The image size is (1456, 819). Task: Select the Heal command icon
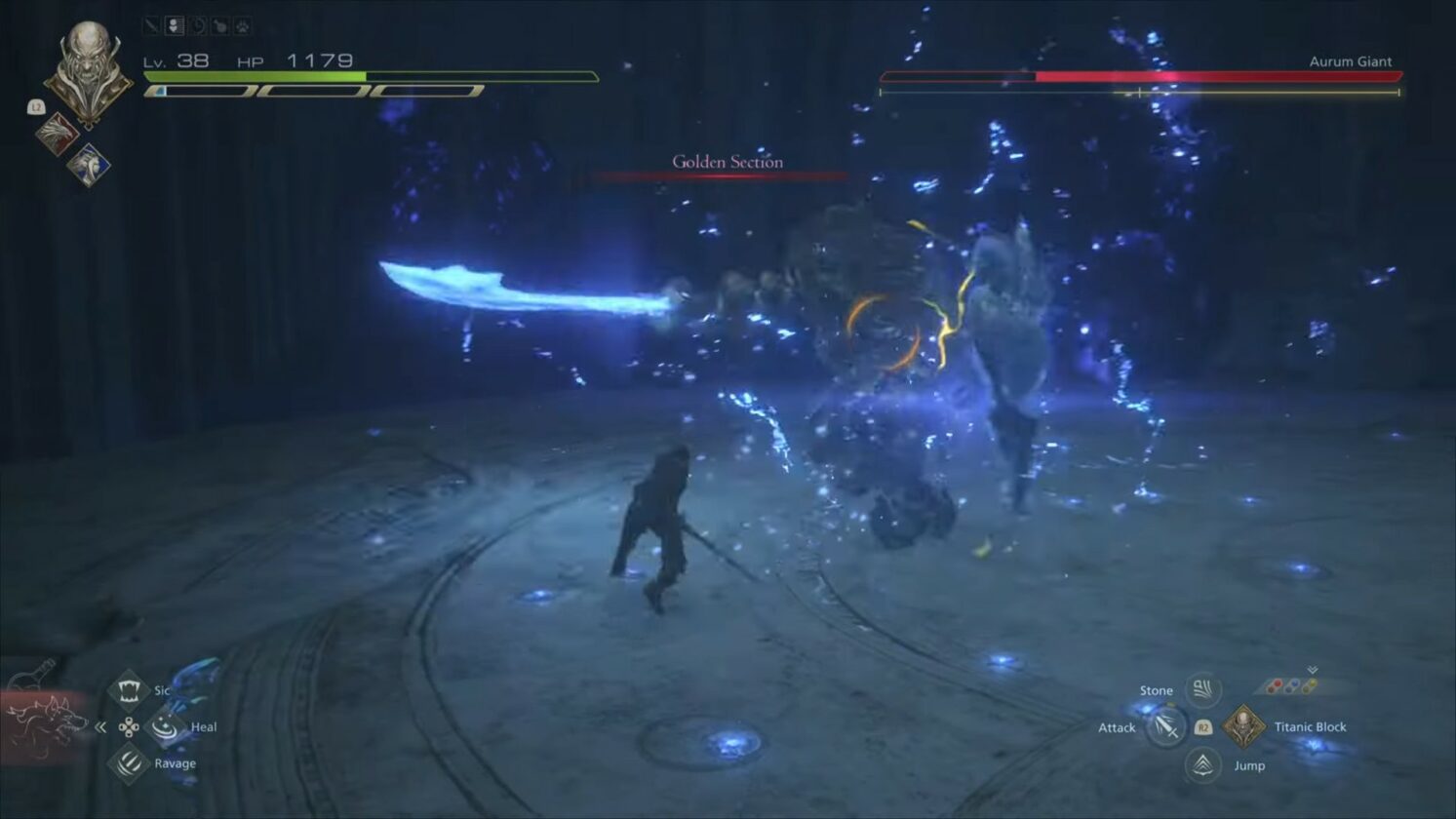[163, 727]
